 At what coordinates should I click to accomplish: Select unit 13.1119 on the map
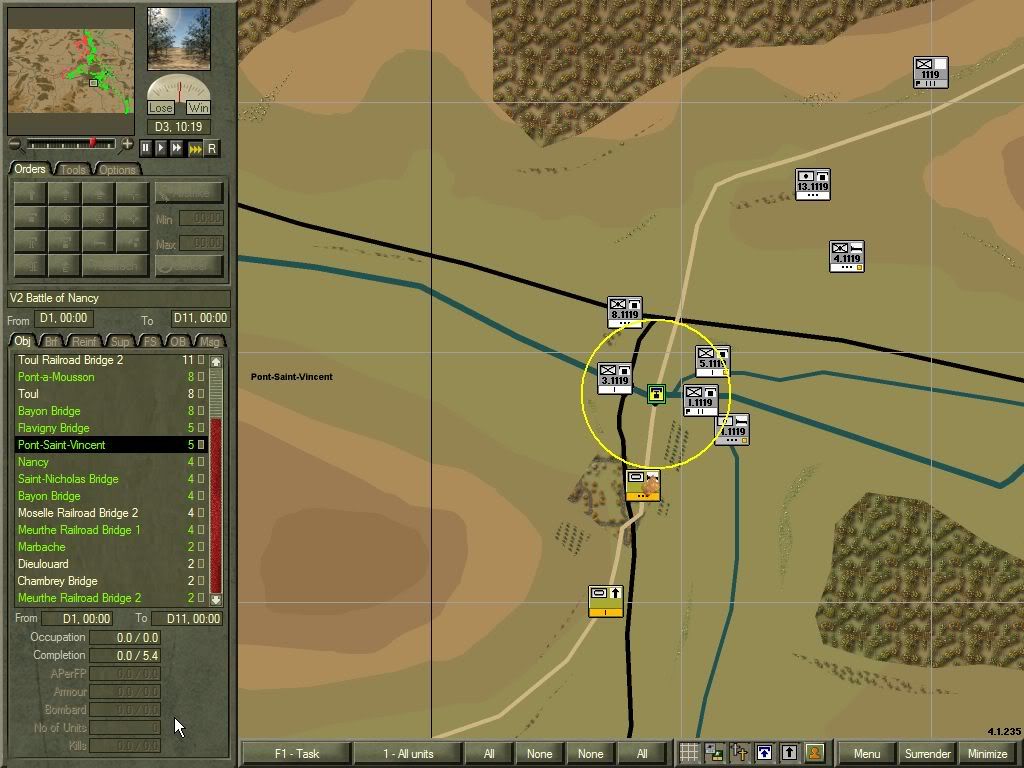point(812,184)
